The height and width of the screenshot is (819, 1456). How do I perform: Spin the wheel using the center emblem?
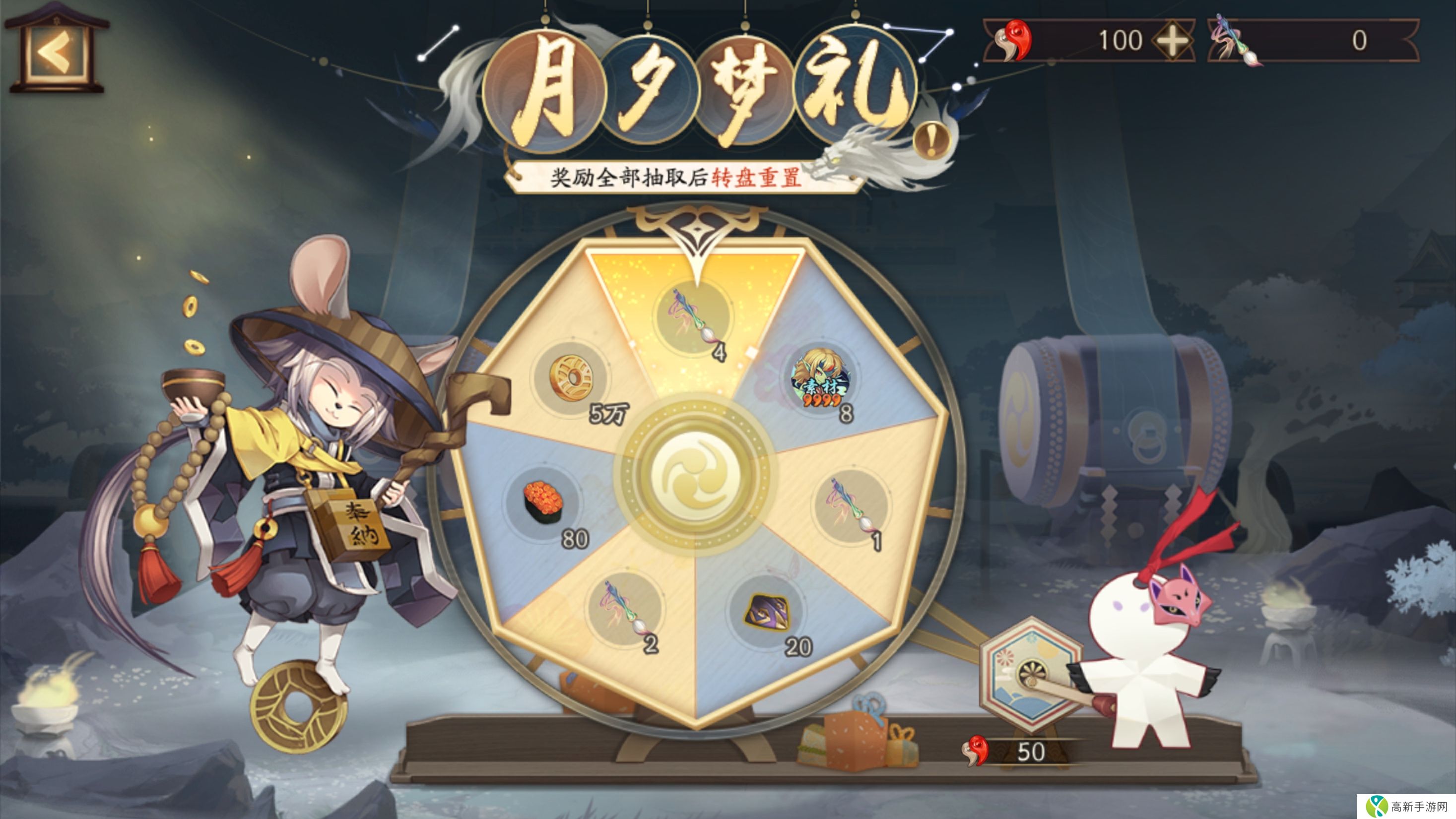click(696, 475)
